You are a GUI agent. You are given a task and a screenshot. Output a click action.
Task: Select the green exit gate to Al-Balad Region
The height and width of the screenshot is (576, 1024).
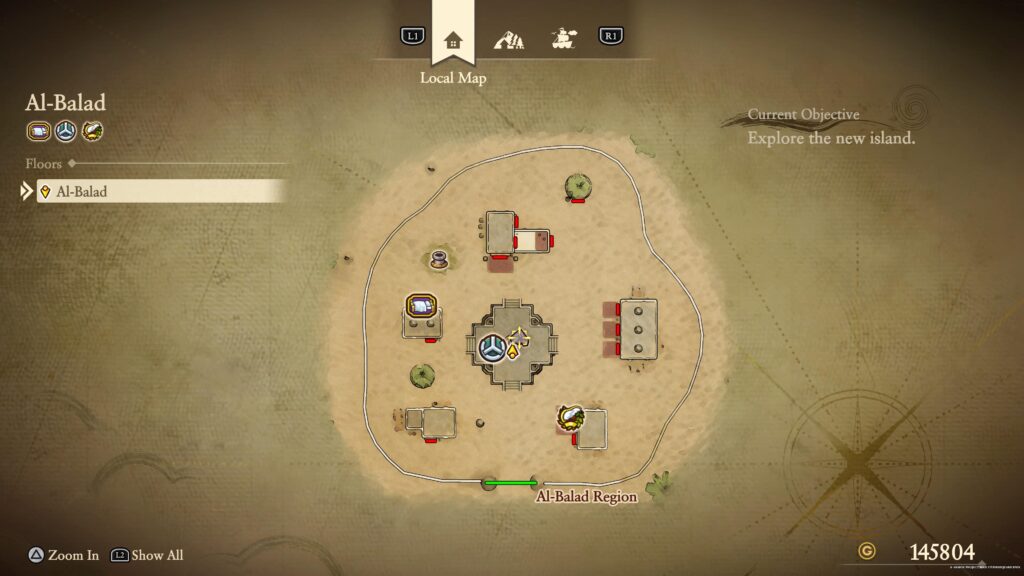[x=511, y=483]
